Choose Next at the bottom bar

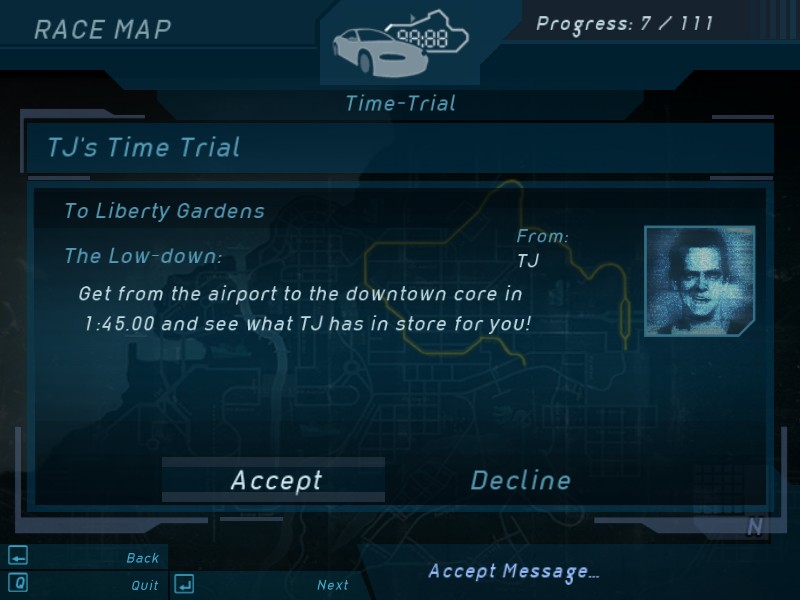tap(332, 585)
